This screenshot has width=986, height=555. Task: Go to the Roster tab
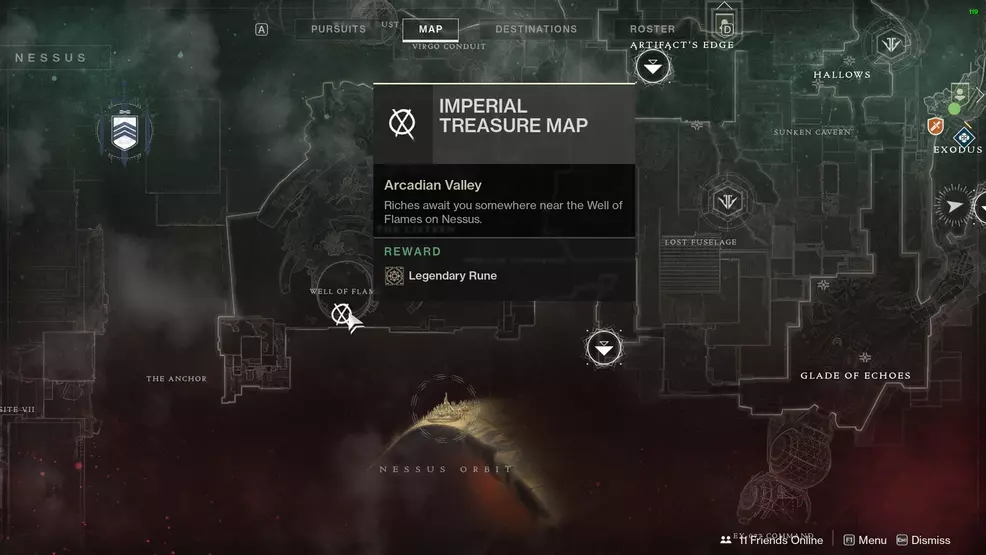point(652,29)
